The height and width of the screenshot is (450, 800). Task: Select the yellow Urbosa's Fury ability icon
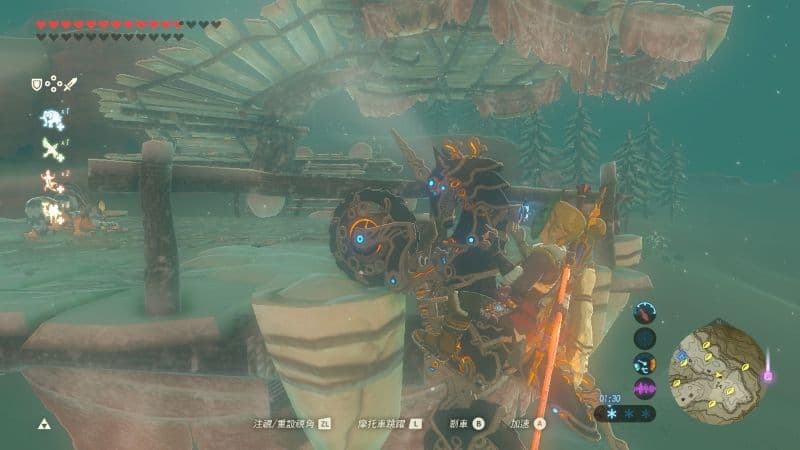[51, 210]
